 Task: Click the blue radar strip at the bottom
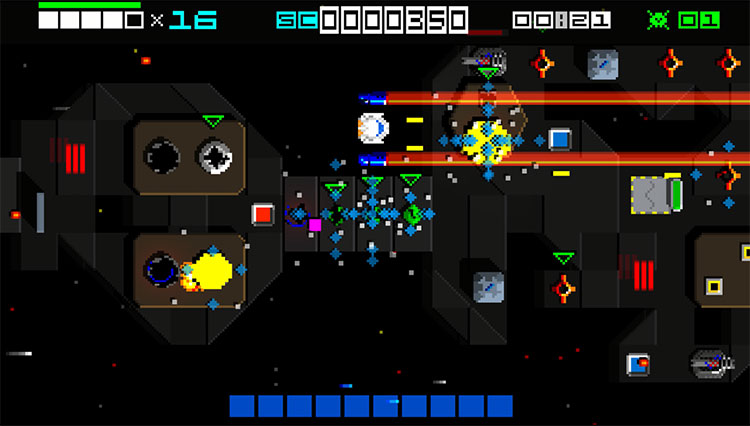(370, 405)
